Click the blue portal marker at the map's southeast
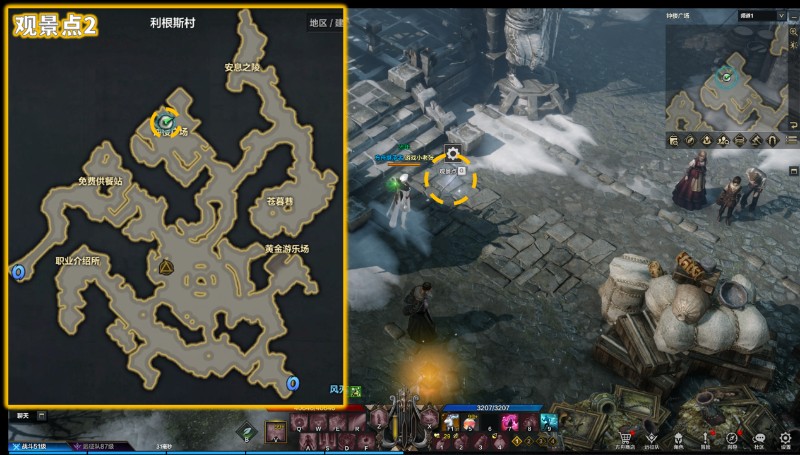 [x=293, y=384]
